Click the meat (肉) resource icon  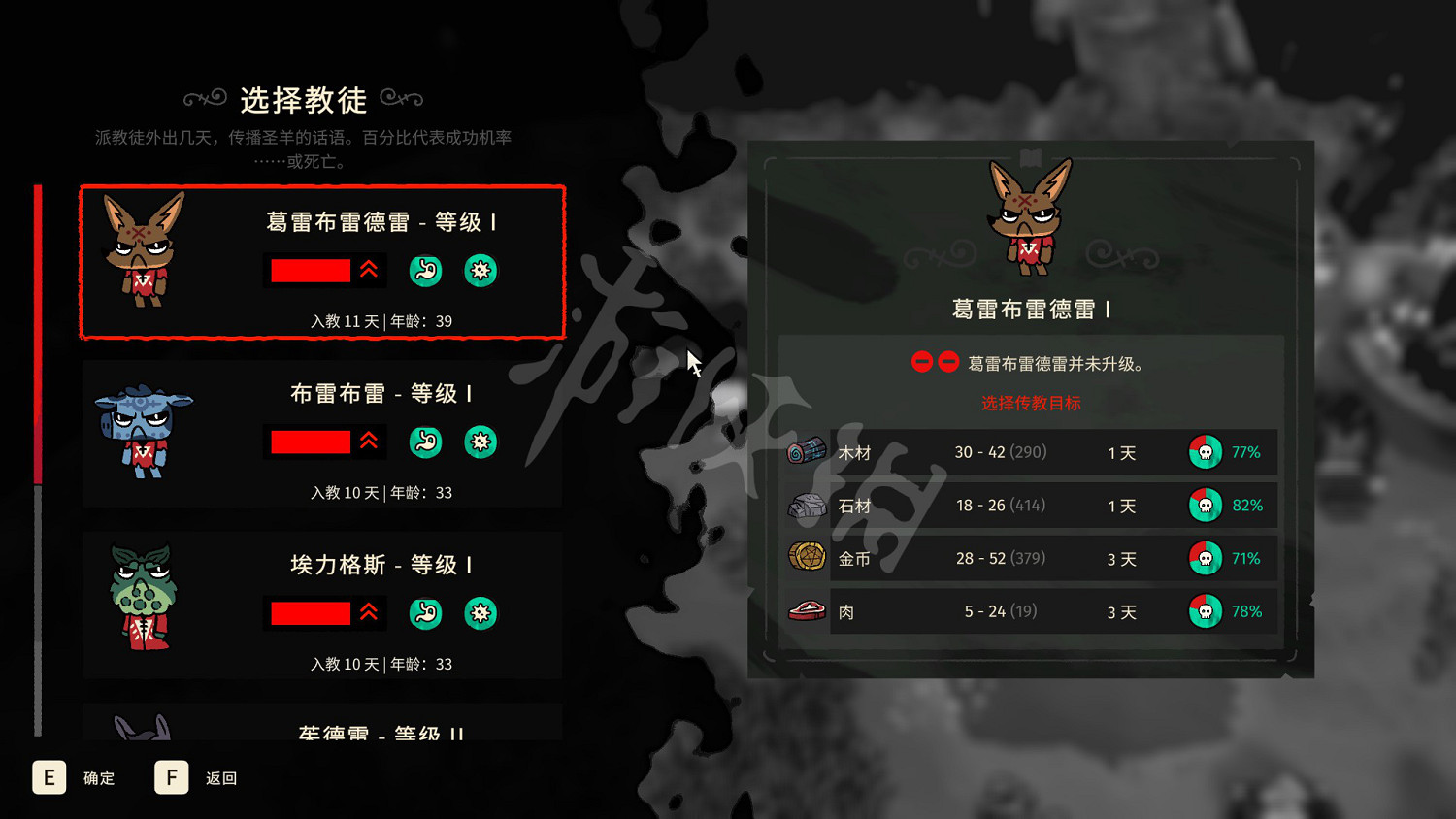coord(806,610)
